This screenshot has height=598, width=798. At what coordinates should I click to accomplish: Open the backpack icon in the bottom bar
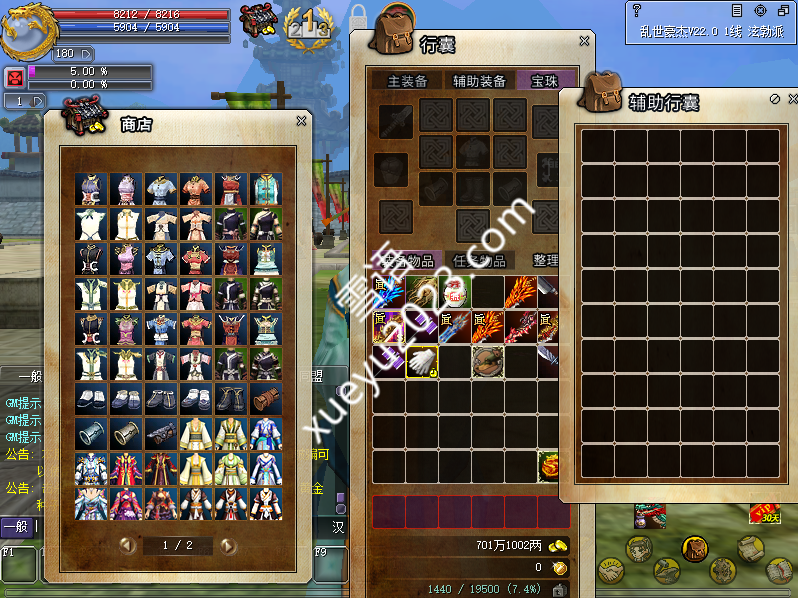click(x=694, y=548)
